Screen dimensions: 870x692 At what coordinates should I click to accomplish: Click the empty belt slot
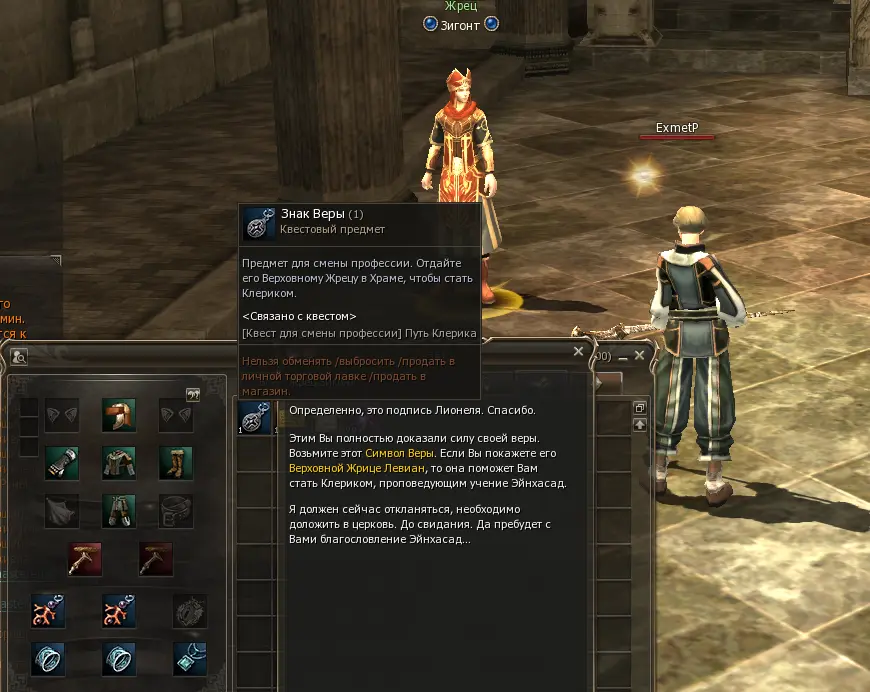[x=176, y=511]
